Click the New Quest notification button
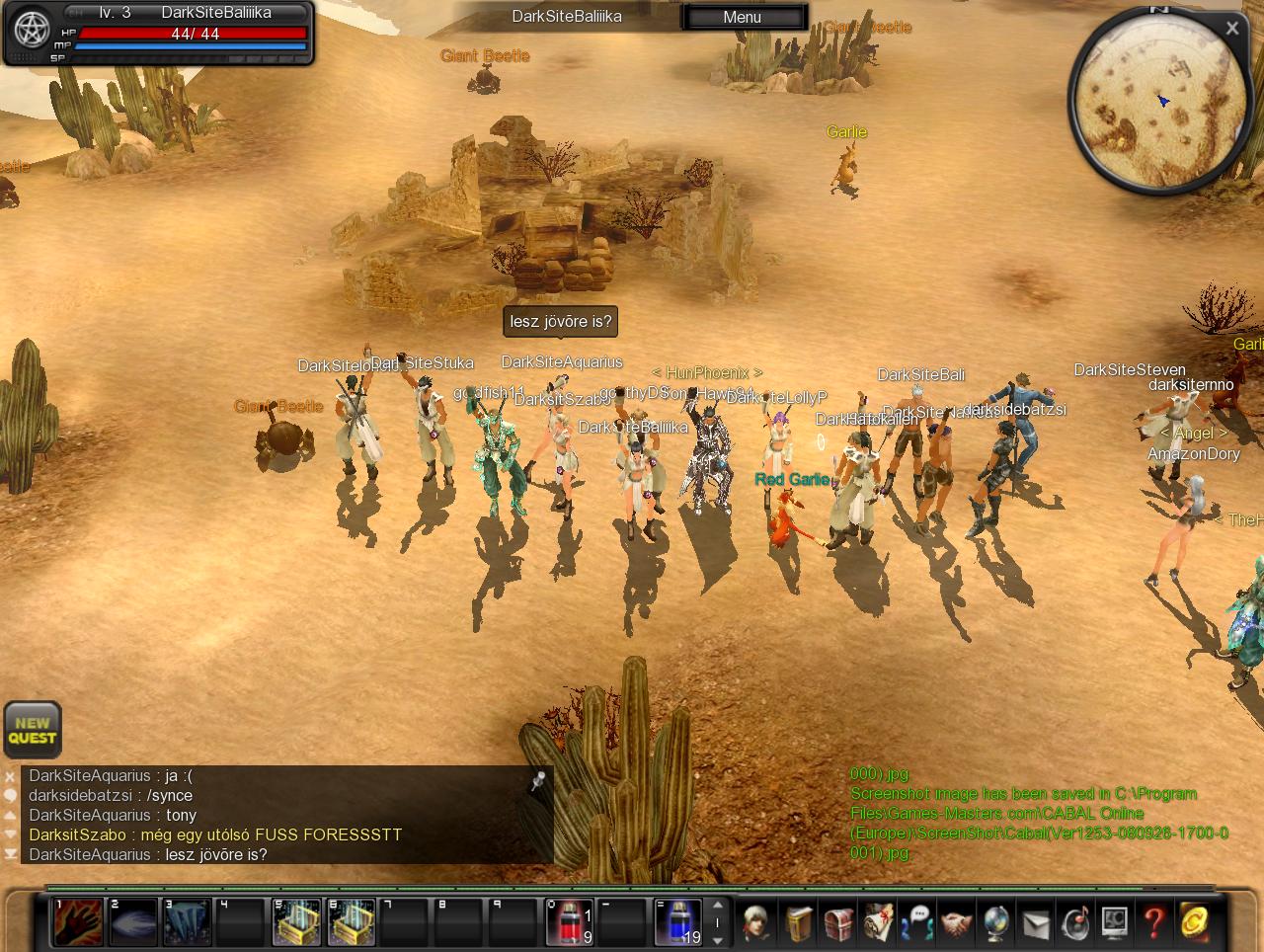Screen dimensions: 1264x952 (33, 731)
